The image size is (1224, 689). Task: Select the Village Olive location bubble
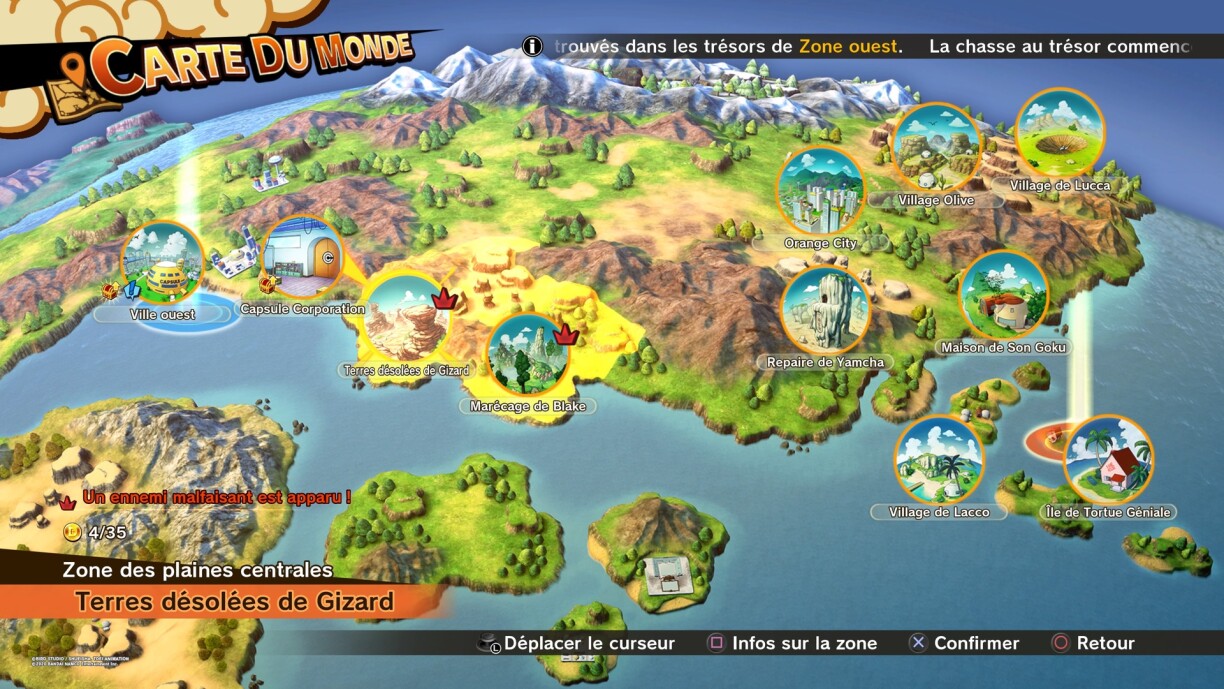tap(935, 148)
